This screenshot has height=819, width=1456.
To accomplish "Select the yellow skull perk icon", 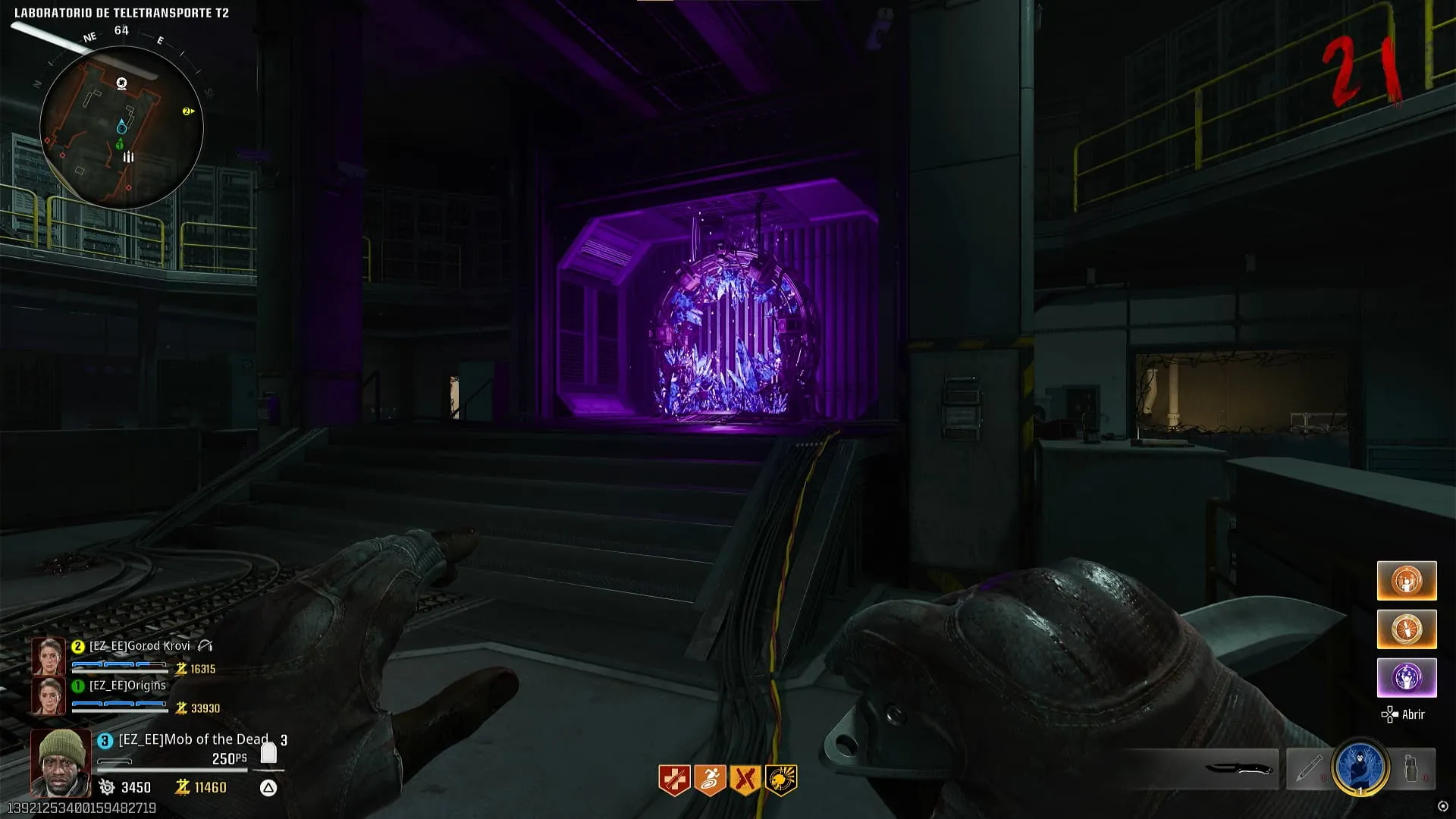I will [x=781, y=780].
